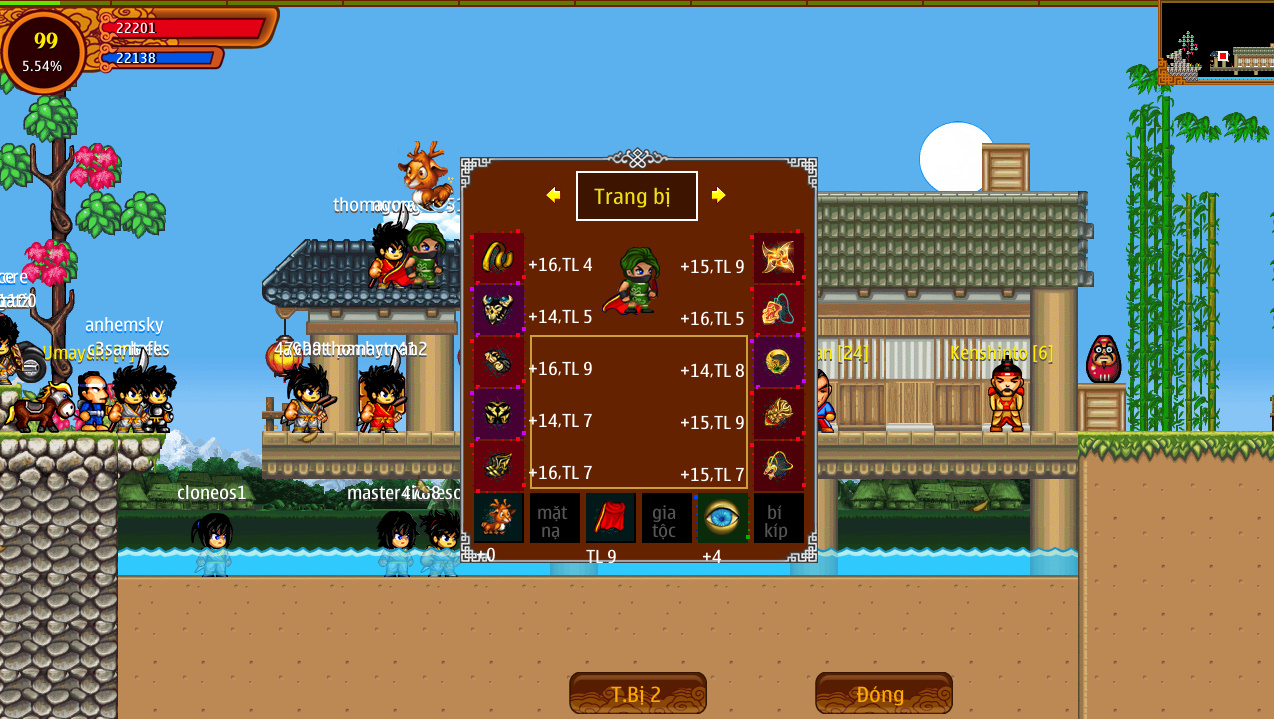Screen dimensions: 1274x719
Task: Go to the next panel with right arrow
Action: pos(718,195)
